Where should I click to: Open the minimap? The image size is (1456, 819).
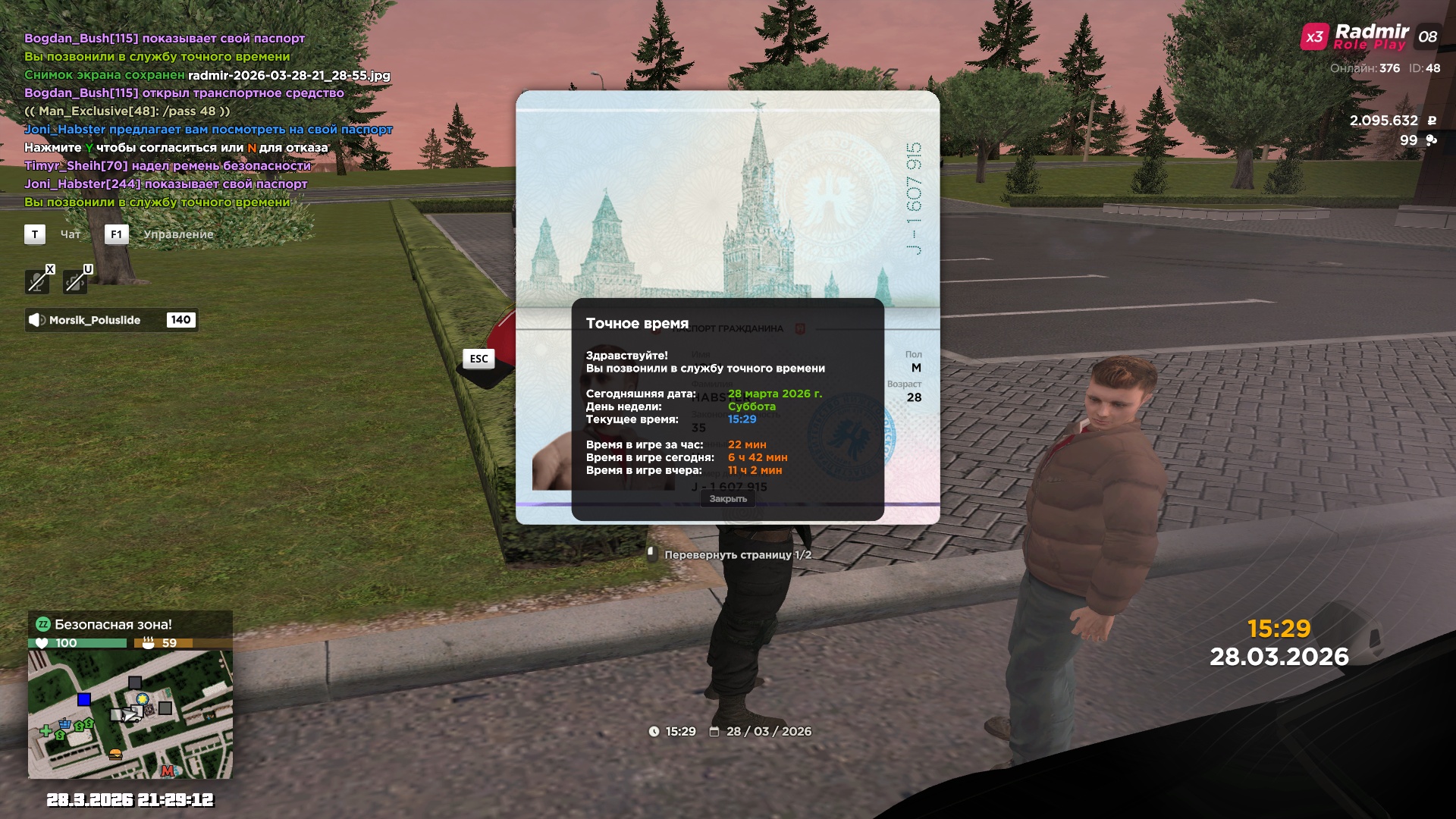[130, 714]
